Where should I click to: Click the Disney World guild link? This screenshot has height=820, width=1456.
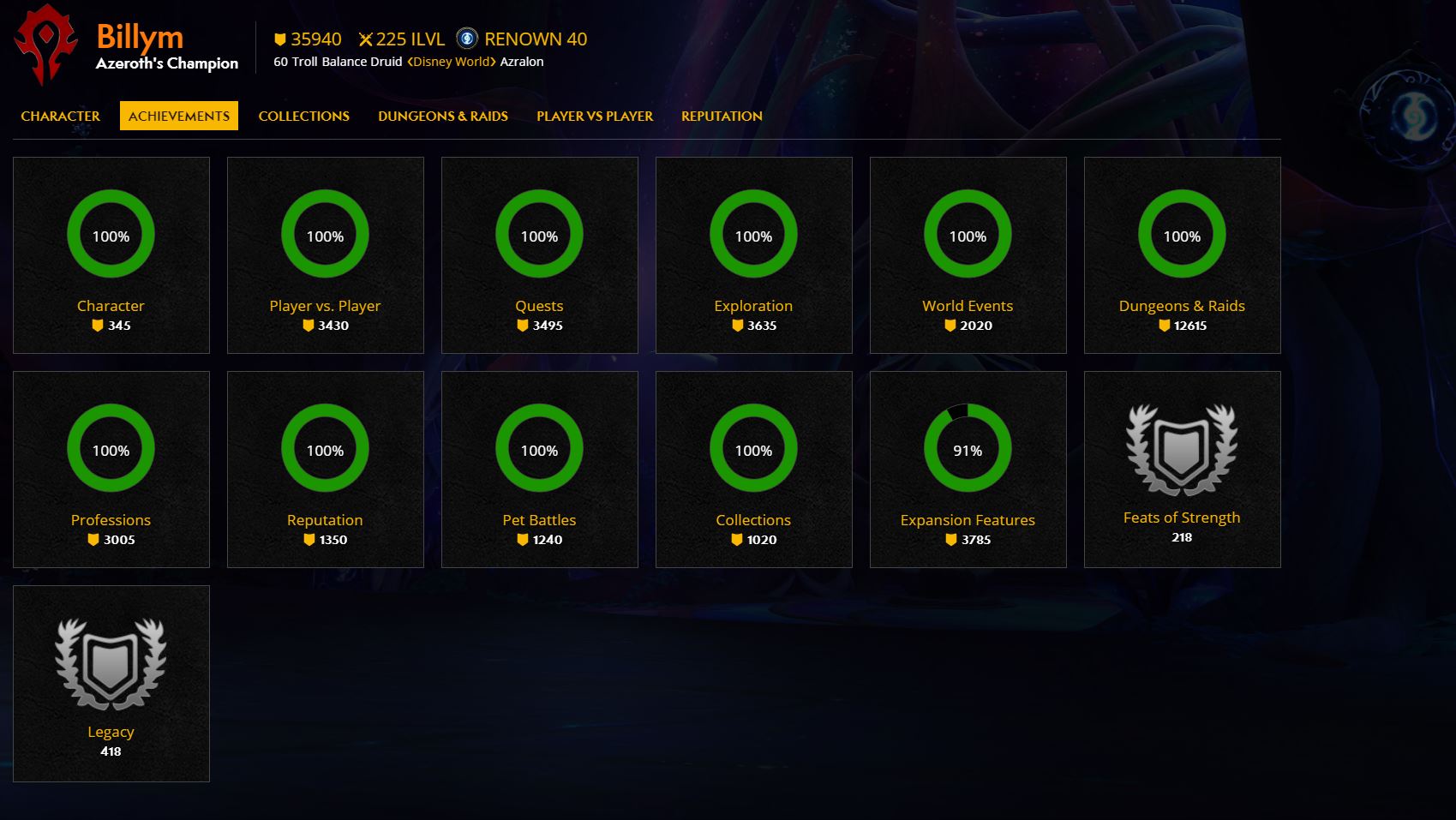pos(452,62)
